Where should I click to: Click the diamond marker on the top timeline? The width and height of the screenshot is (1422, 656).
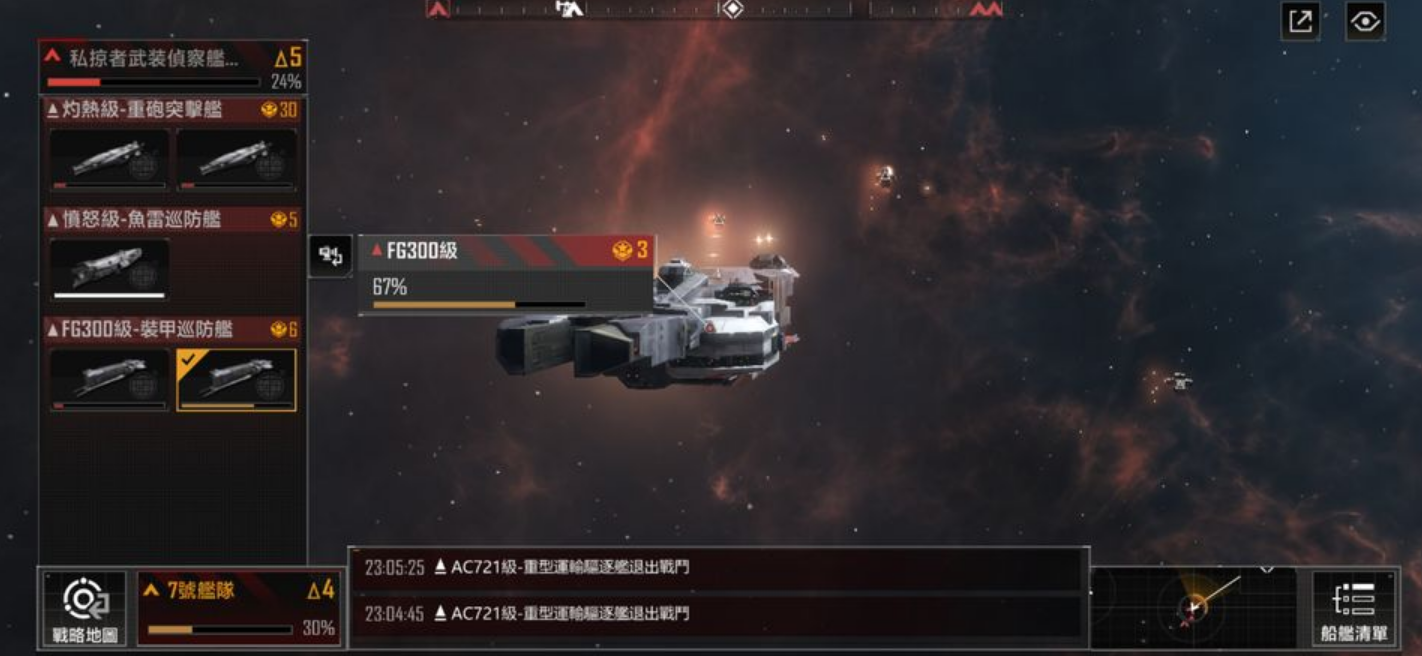(732, 9)
